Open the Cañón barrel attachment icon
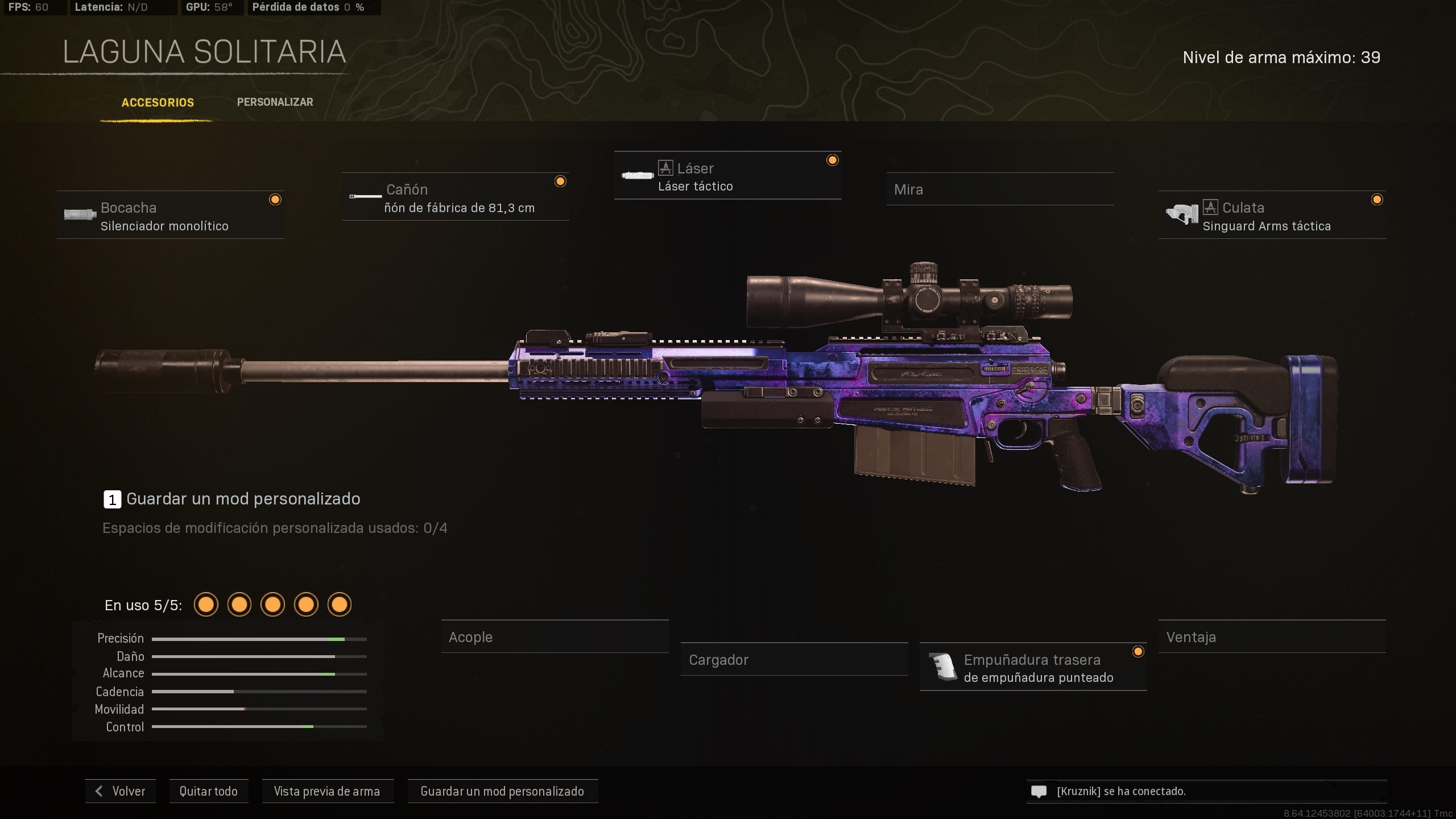 click(365, 197)
